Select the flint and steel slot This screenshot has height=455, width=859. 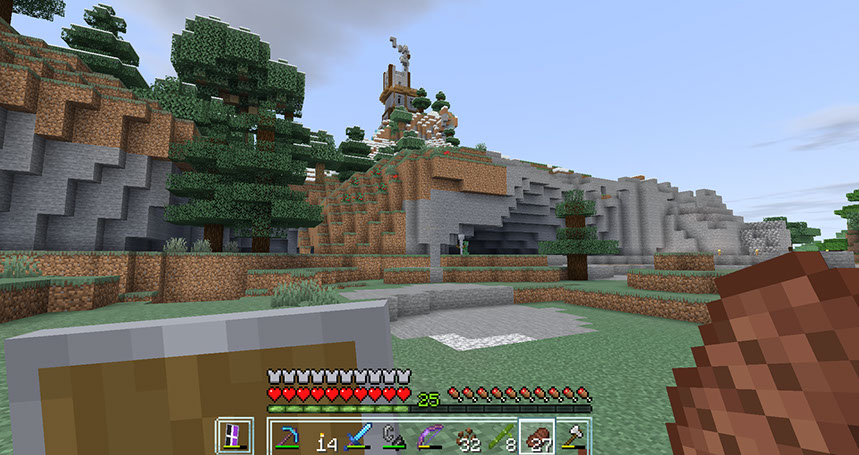click(395, 437)
